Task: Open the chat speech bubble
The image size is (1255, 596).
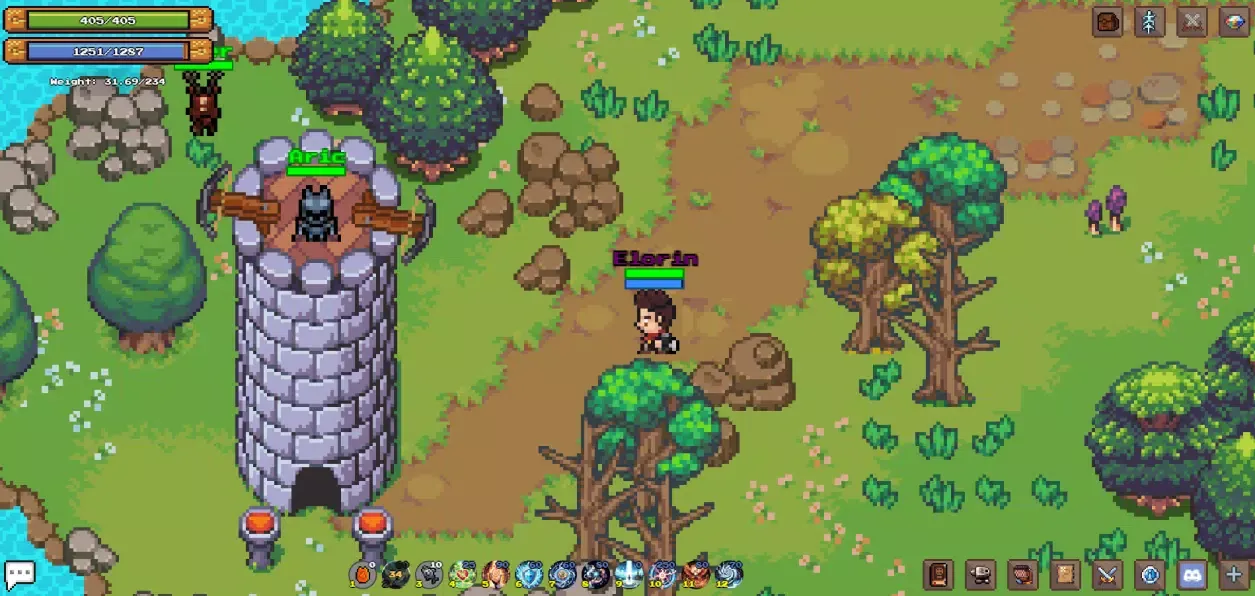Action: click(19, 574)
